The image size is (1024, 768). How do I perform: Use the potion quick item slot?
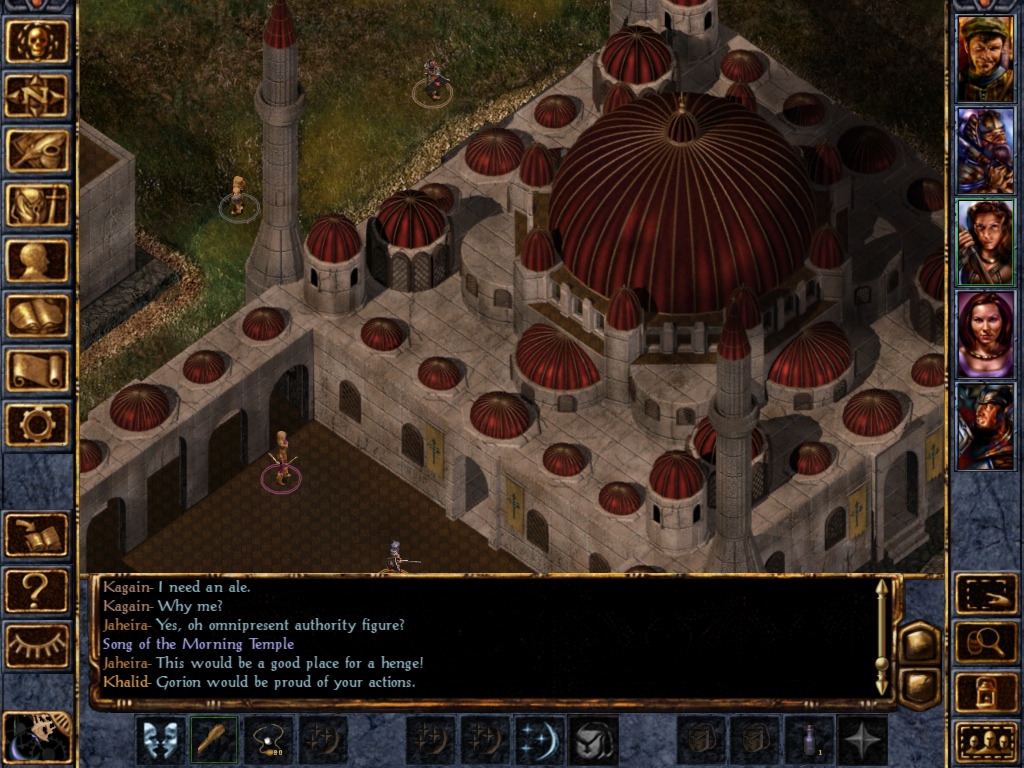pos(809,741)
